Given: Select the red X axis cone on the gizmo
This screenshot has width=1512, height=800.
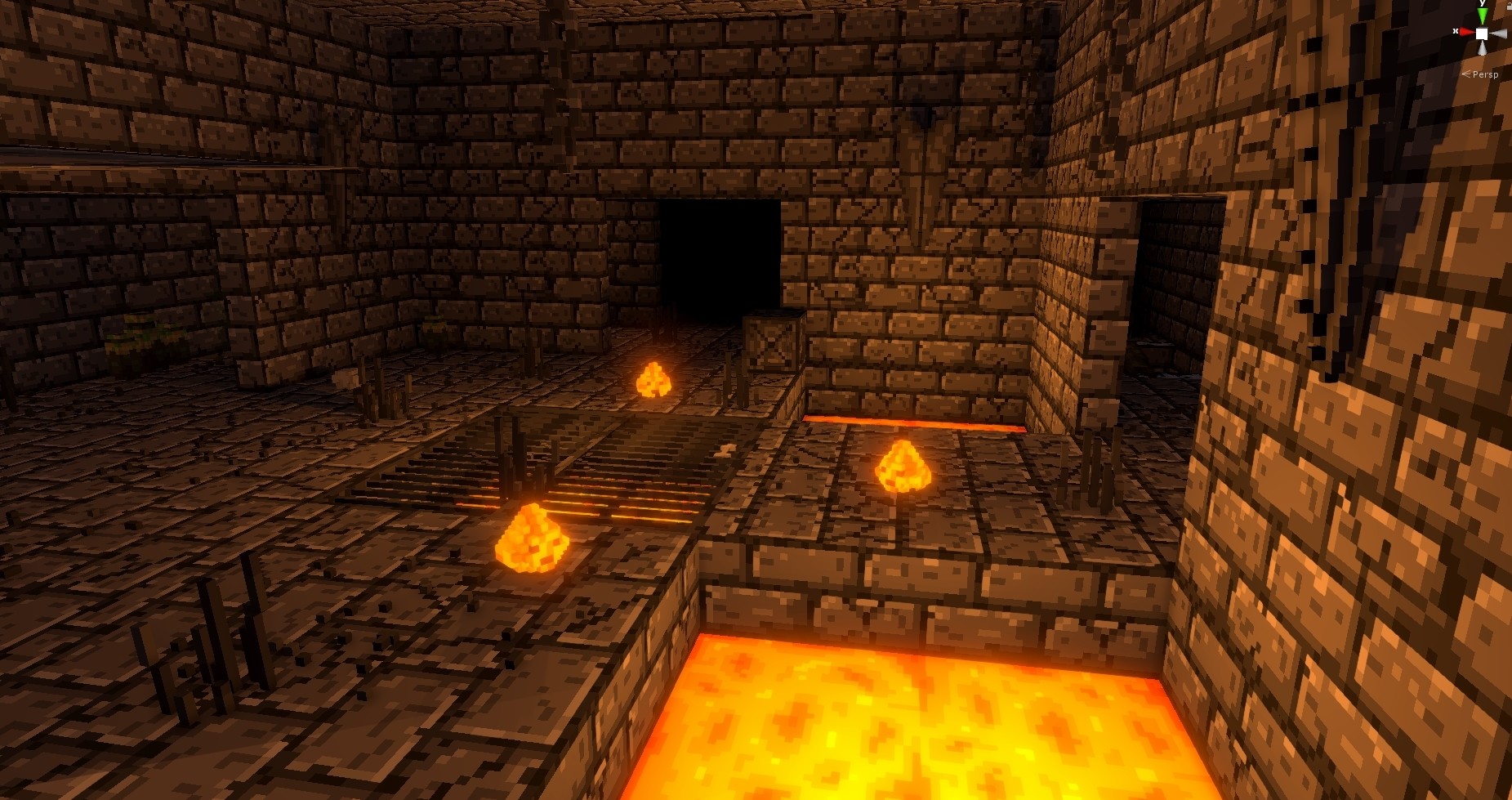Looking at the screenshot, I should (x=1466, y=31).
